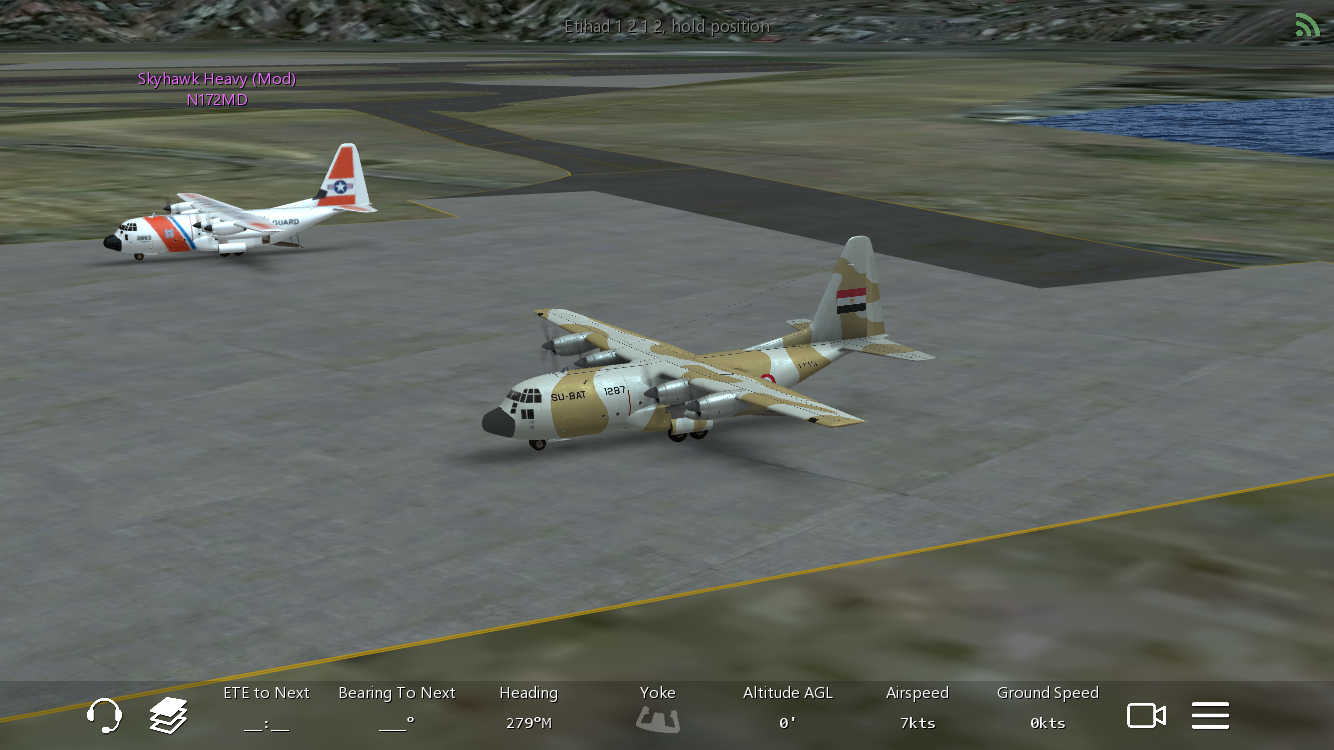This screenshot has height=750, width=1334.
Task: Open the ATC headset communications menu
Action: (104, 715)
